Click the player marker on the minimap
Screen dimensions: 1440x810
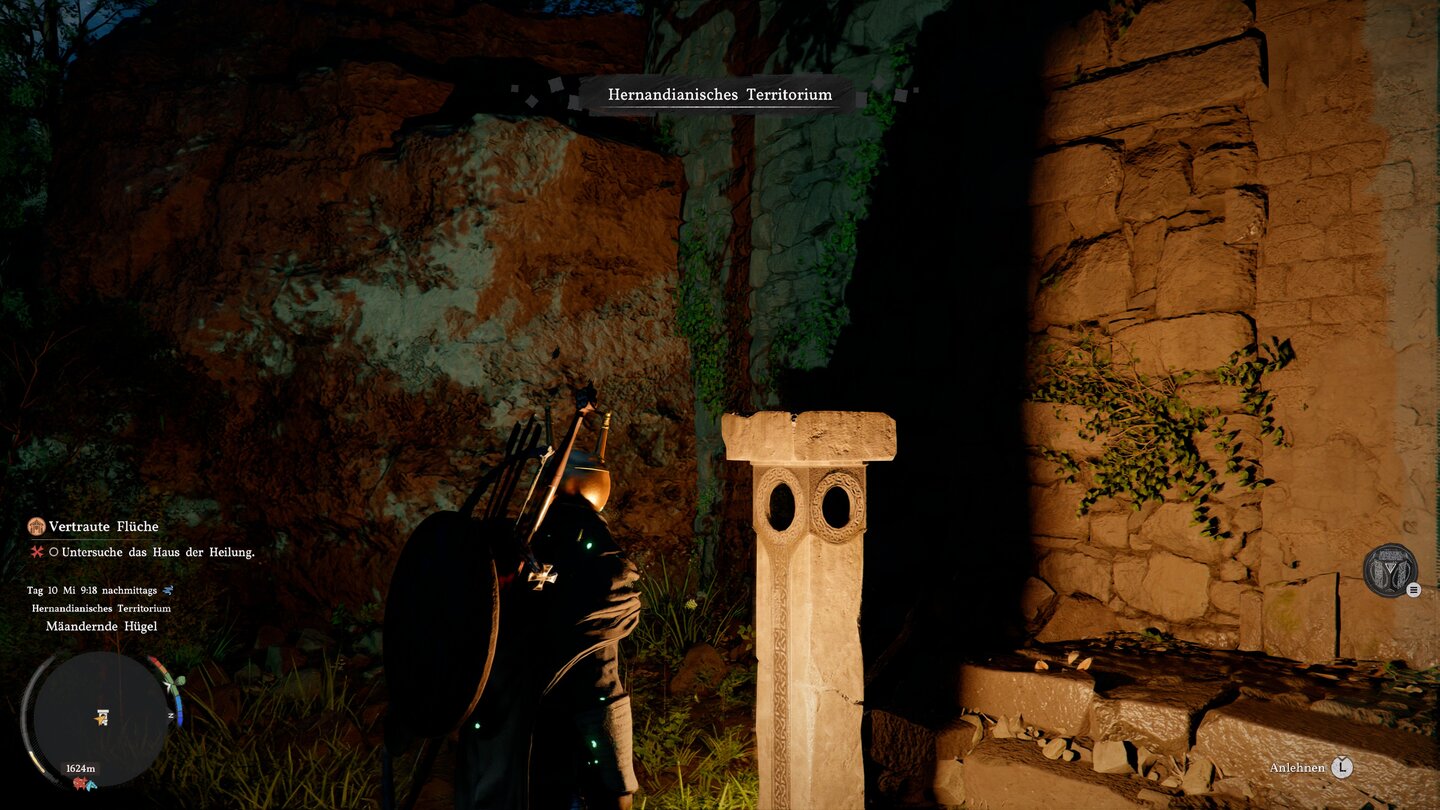[101, 717]
